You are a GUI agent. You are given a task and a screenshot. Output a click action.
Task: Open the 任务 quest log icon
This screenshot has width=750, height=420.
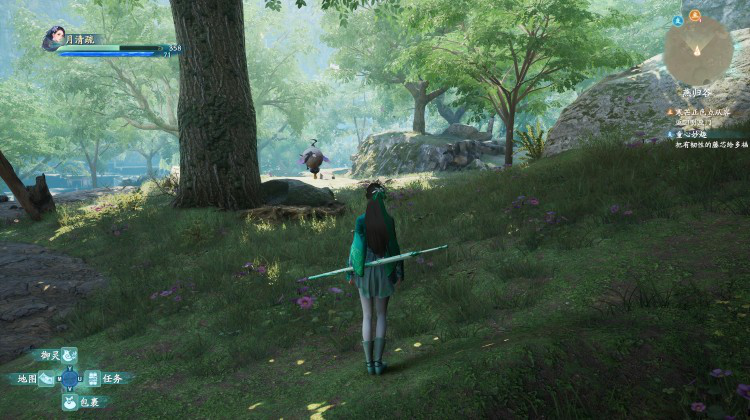point(92,378)
